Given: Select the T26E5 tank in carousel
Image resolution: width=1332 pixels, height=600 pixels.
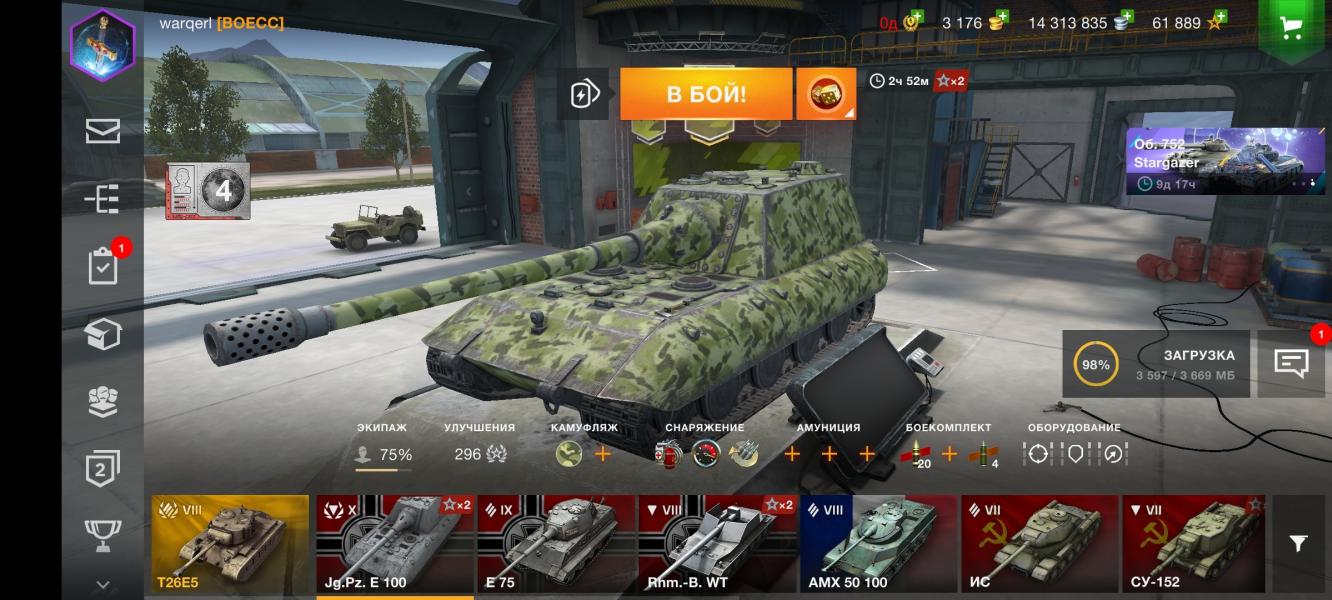Looking at the screenshot, I should pos(230,545).
